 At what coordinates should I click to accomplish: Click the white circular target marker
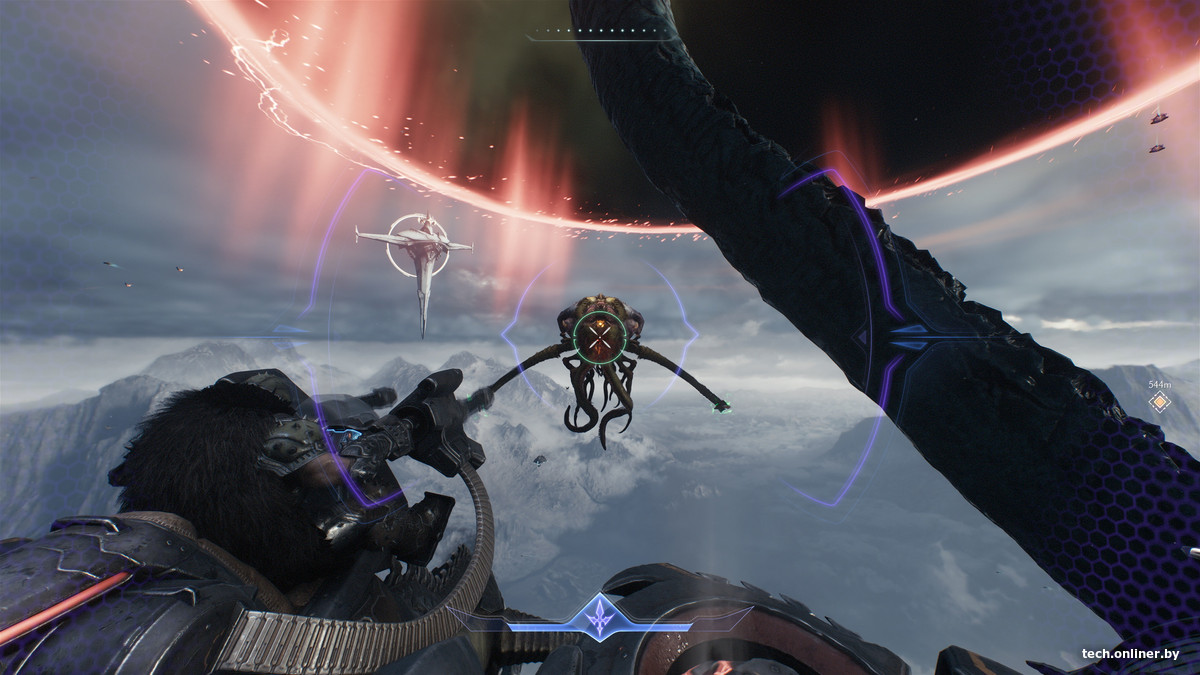(418, 245)
